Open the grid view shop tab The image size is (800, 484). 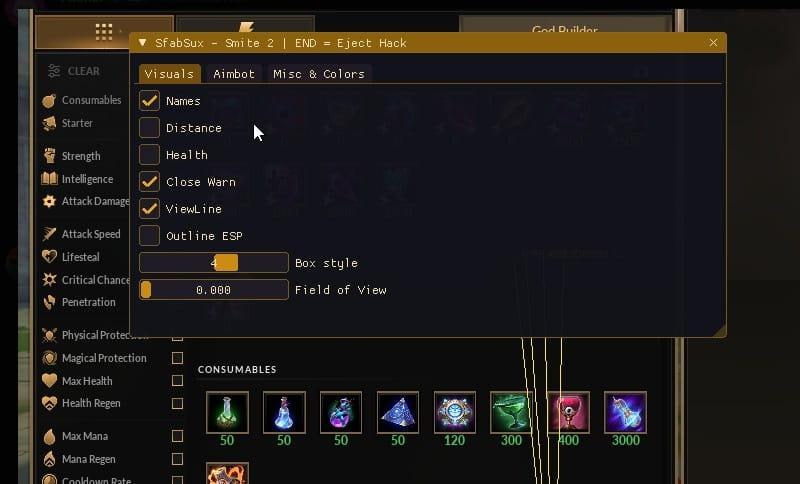(x=104, y=32)
